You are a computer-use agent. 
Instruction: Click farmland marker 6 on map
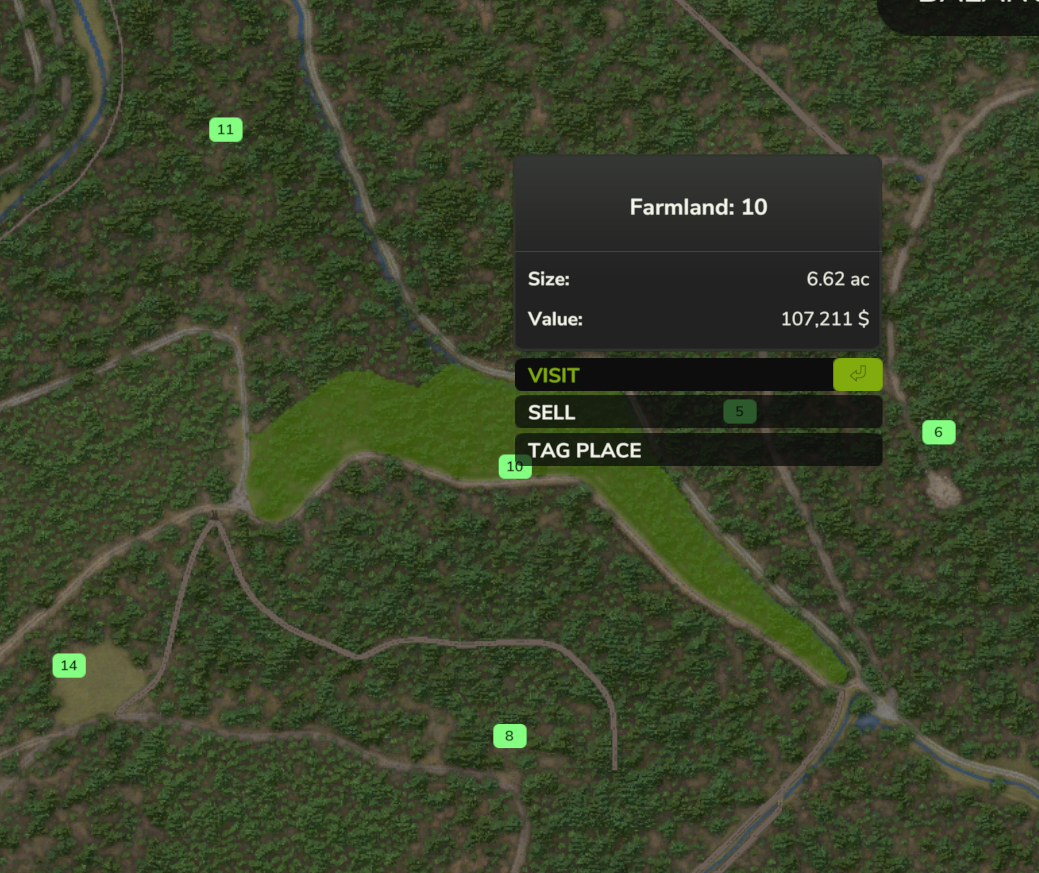pos(938,432)
